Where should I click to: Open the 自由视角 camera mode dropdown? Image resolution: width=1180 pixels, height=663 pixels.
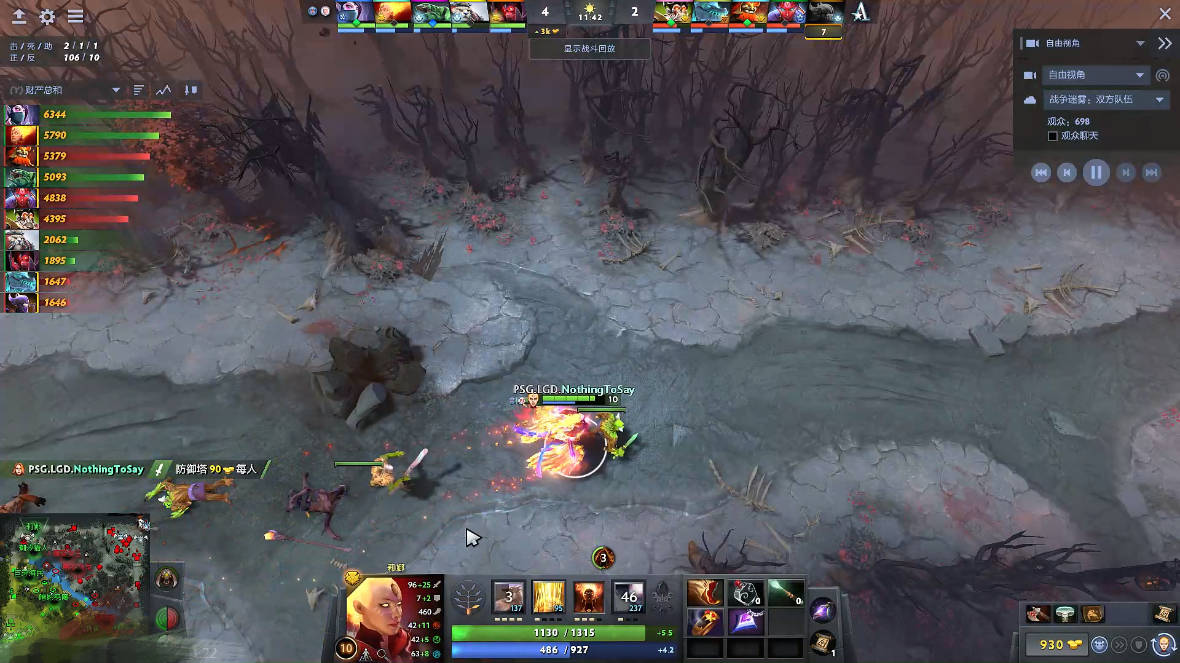[1096, 75]
